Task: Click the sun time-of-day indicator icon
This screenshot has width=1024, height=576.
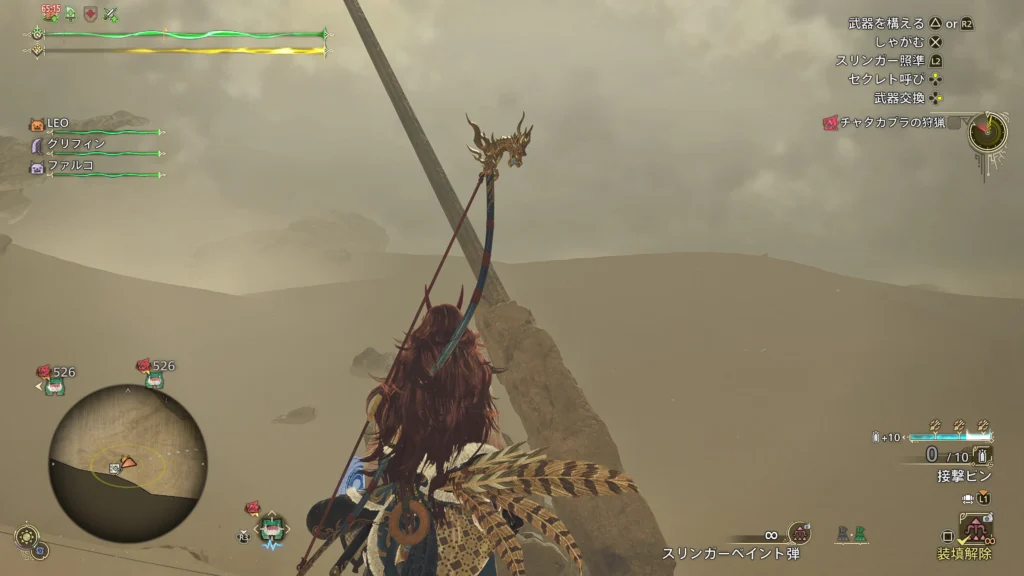Action: coord(26,536)
